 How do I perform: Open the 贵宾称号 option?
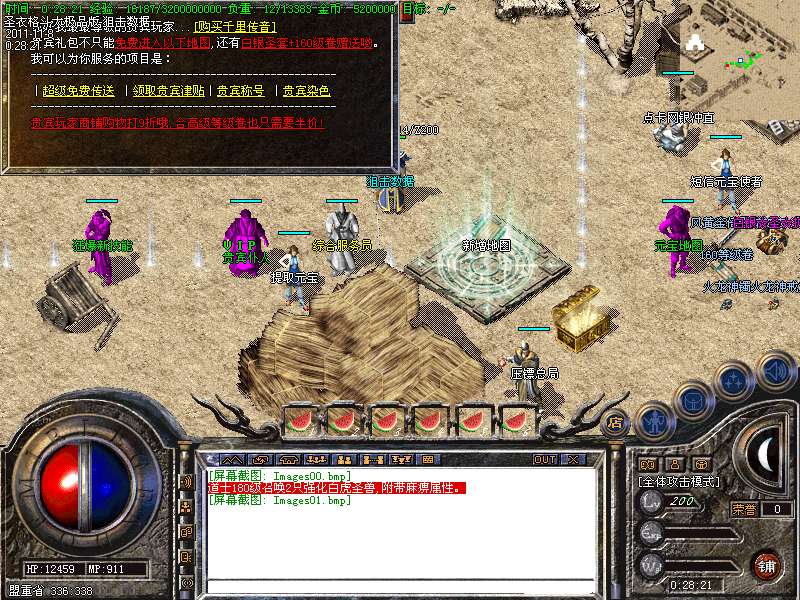(x=241, y=91)
